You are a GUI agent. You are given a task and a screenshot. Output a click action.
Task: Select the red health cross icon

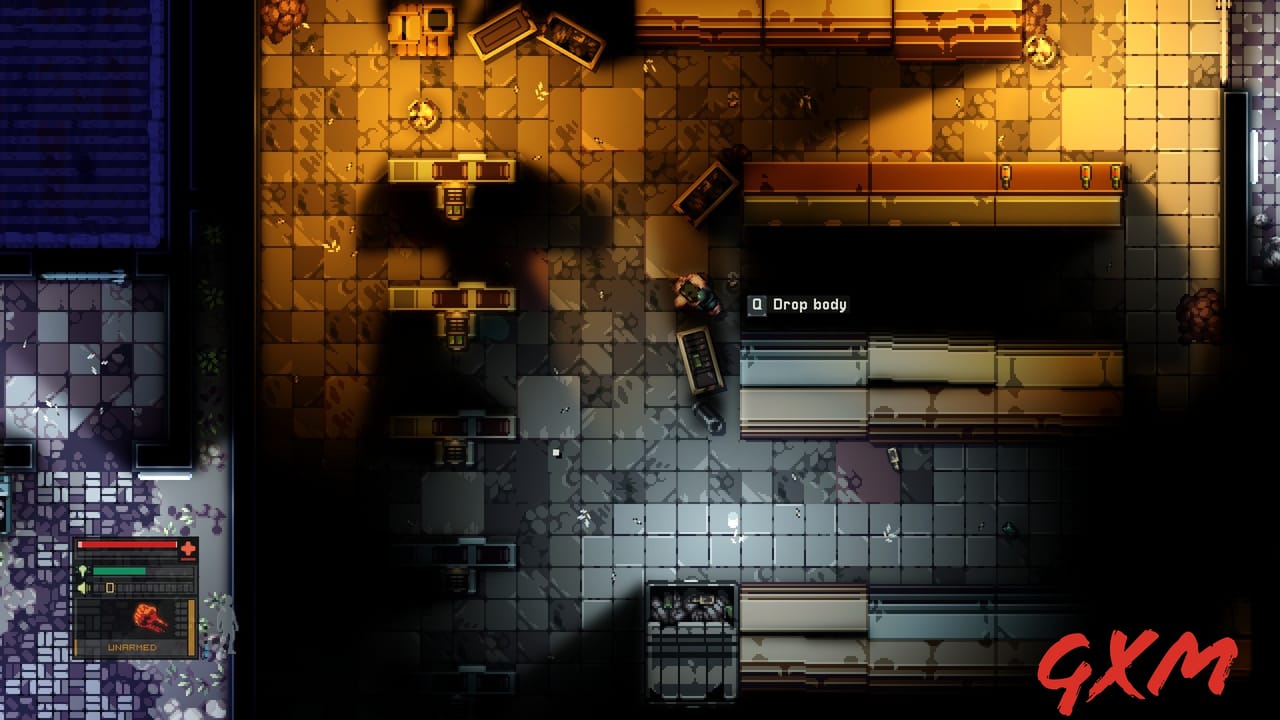(x=188, y=548)
